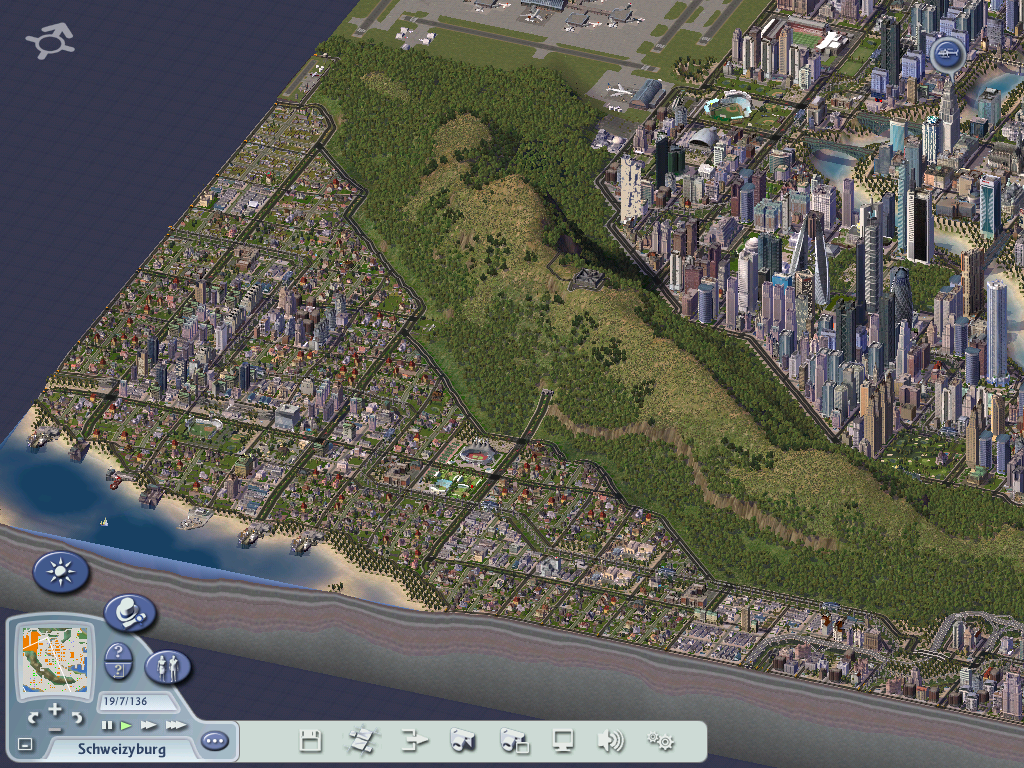Rotate the view clockwise

[x=76, y=717]
